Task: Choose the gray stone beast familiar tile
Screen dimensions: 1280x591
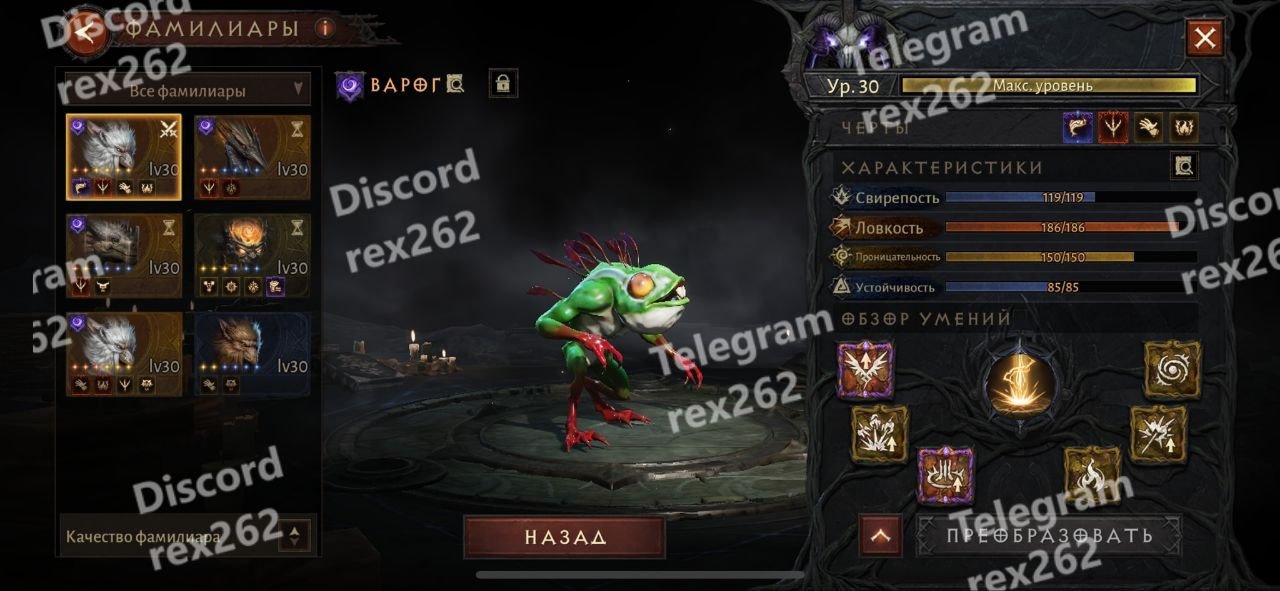Action: coord(124,256)
